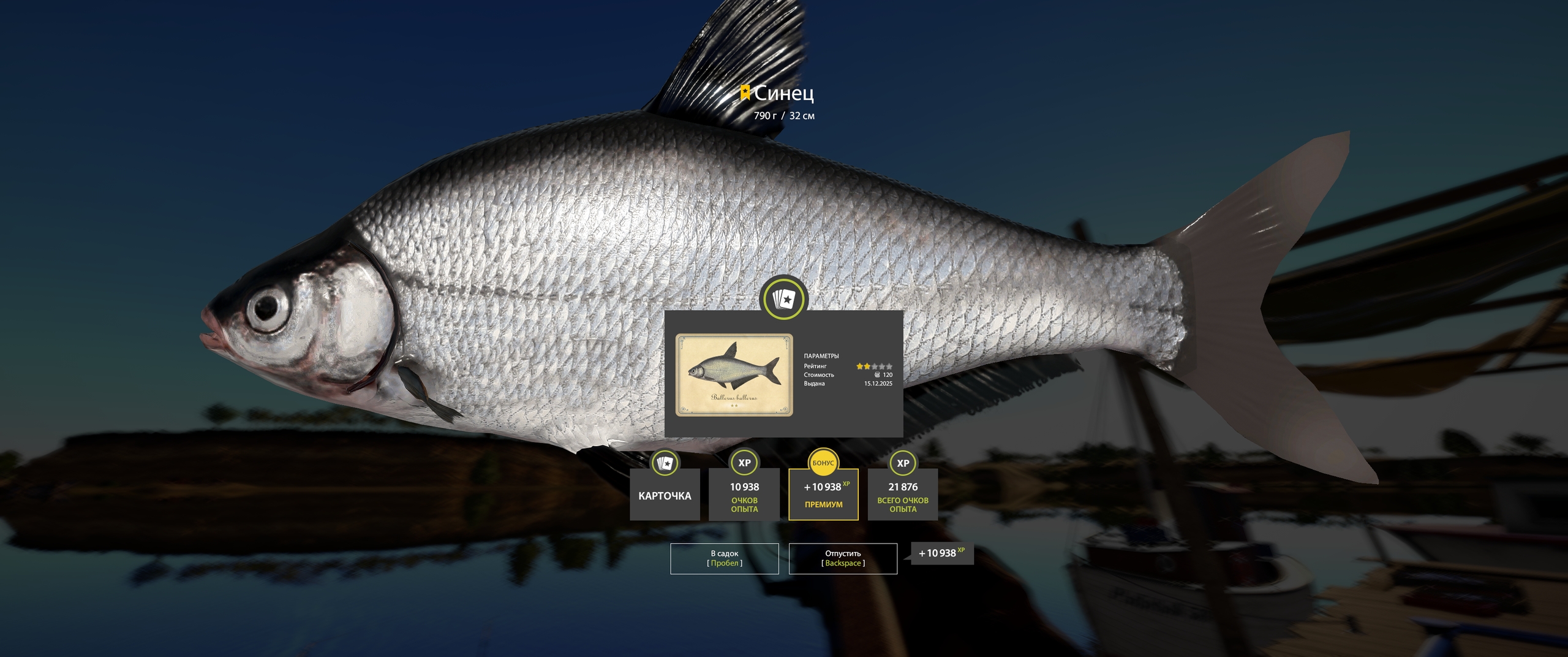Click the card icon above "КАРТОЧКА"
Image resolution: width=1568 pixels, height=657 pixels.
point(665,464)
